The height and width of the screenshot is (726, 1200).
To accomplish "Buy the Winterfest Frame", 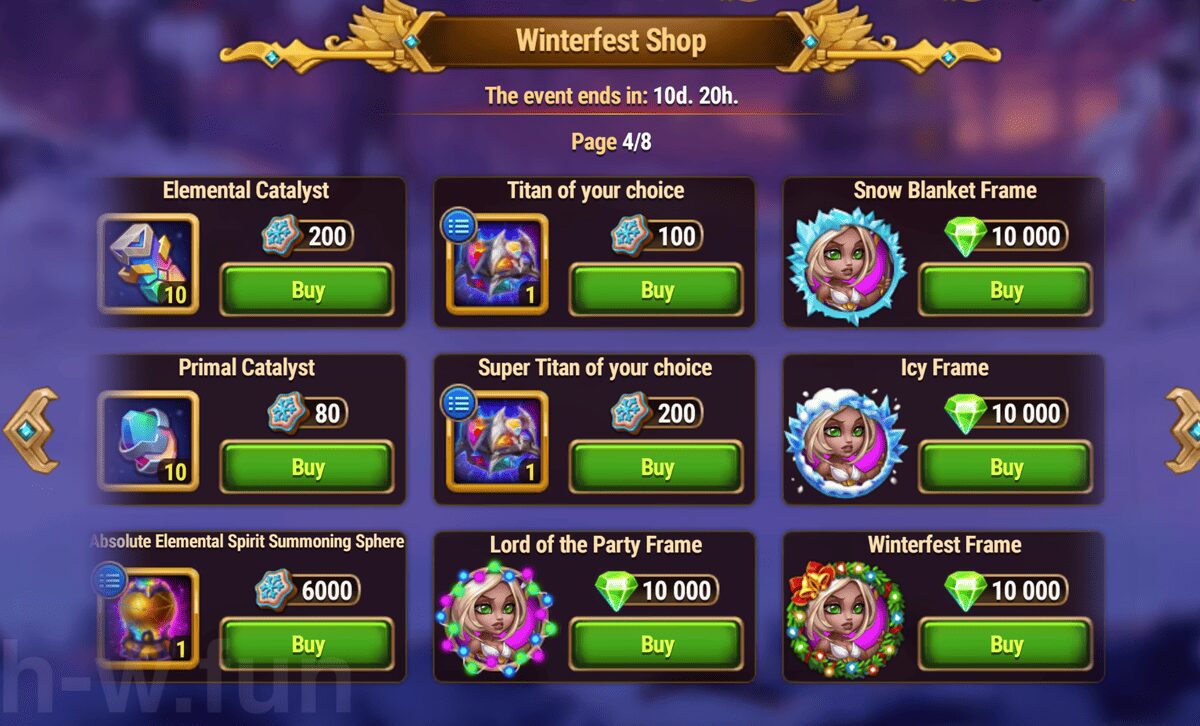I will [1005, 645].
